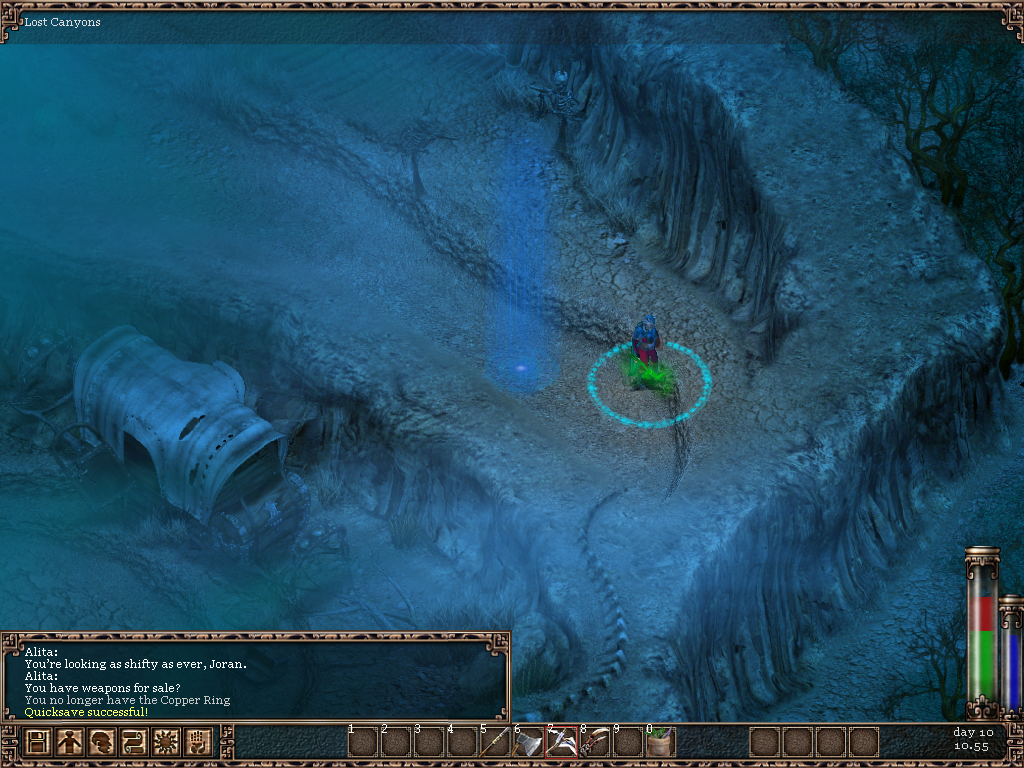Select the staff in hotbar slot 5
The height and width of the screenshot is (768, 1024).
495,743
